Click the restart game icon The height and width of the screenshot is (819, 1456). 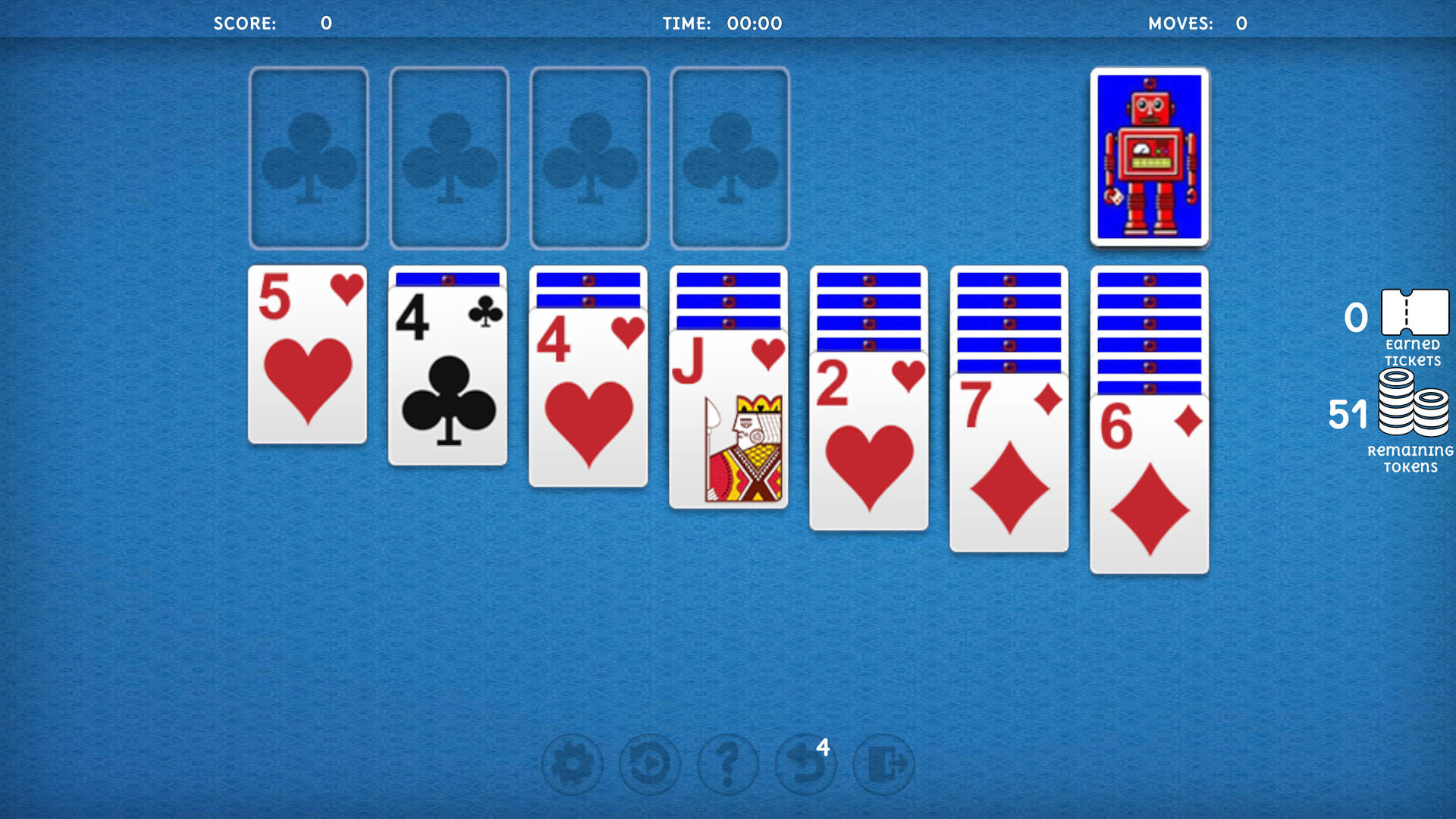pyautogui.click(x=651, y=764)
